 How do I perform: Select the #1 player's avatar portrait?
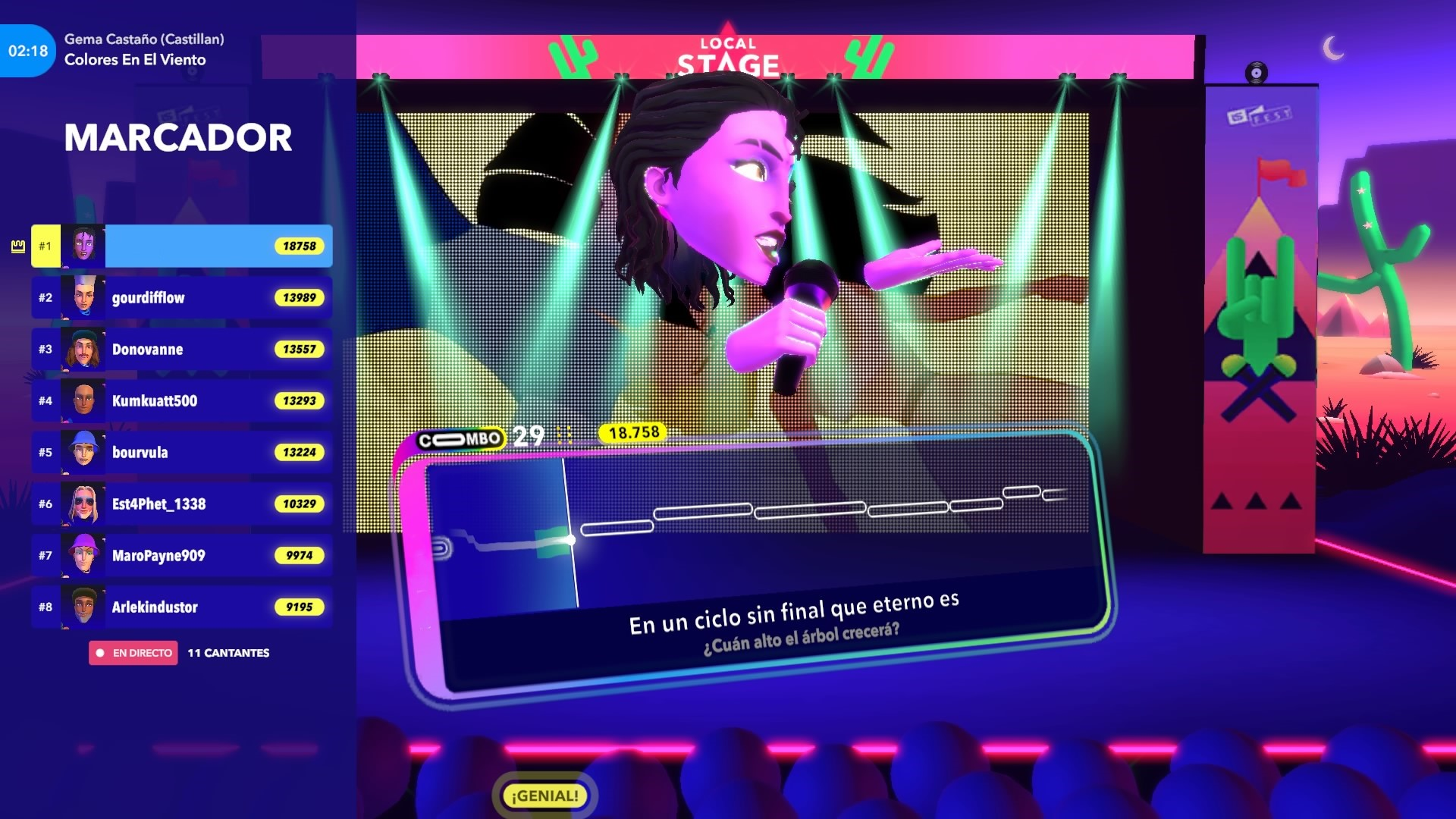point(82,245)
